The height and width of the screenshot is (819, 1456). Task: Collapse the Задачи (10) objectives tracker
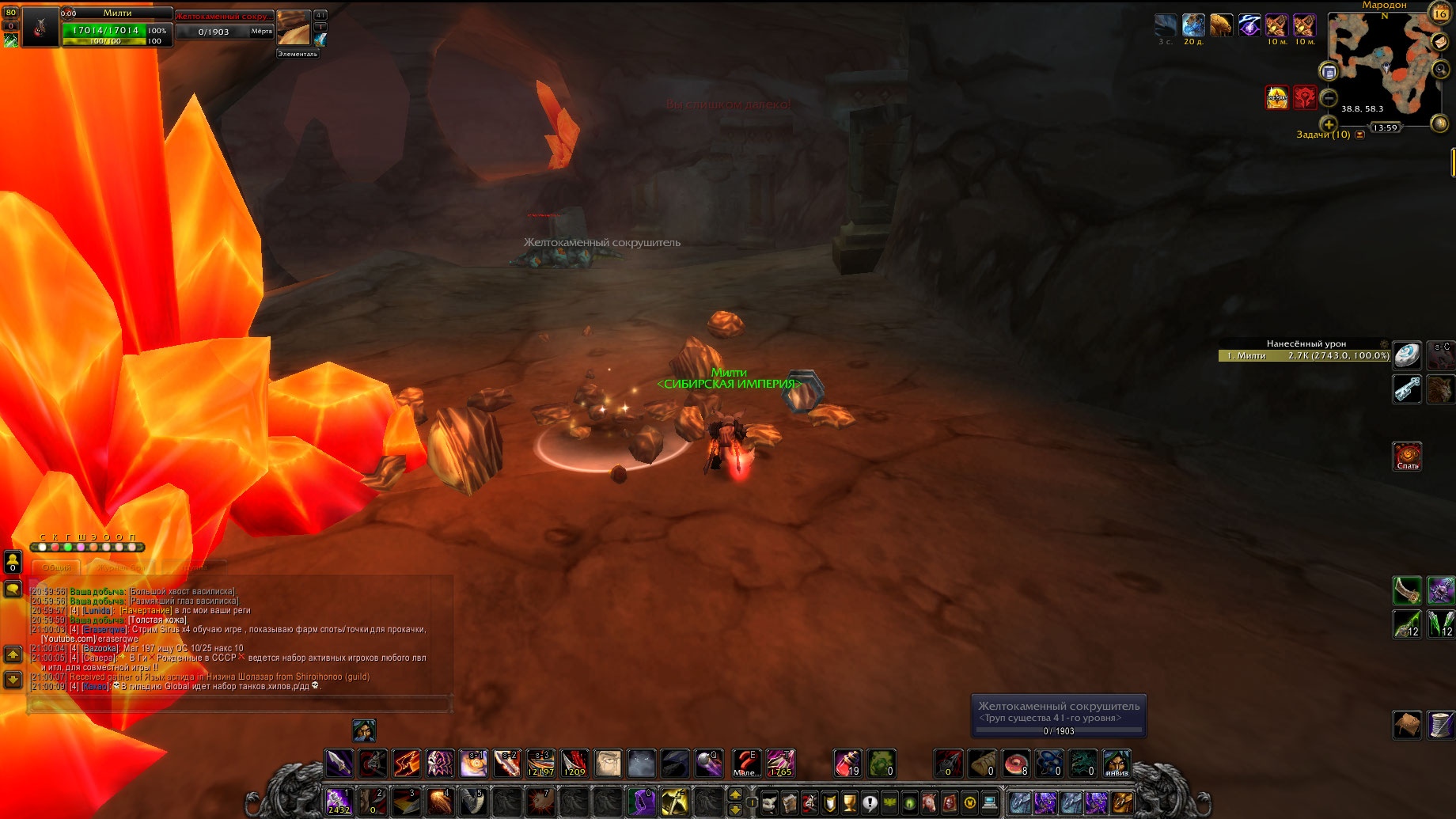[1359, 135]
